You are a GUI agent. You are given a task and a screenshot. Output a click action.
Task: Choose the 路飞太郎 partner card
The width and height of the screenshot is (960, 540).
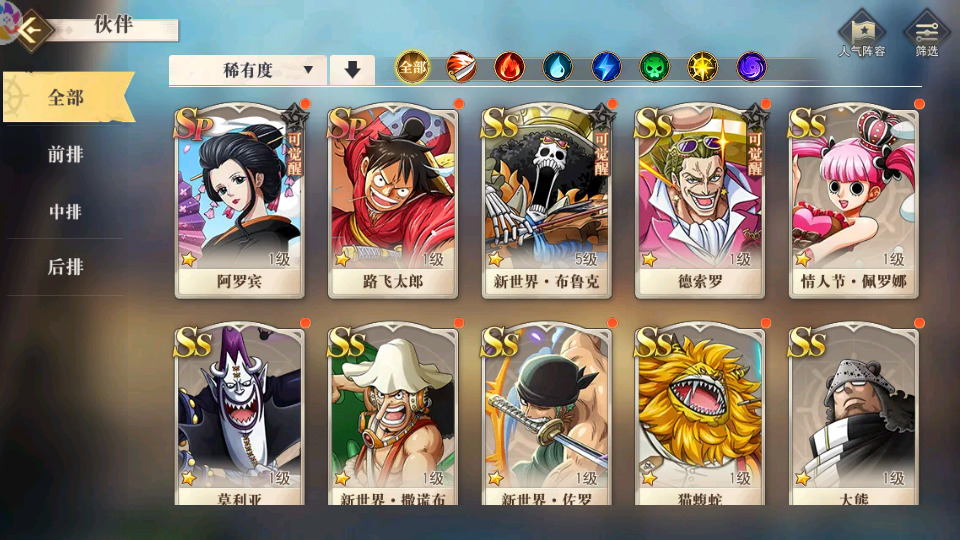(x=392, y=200)
